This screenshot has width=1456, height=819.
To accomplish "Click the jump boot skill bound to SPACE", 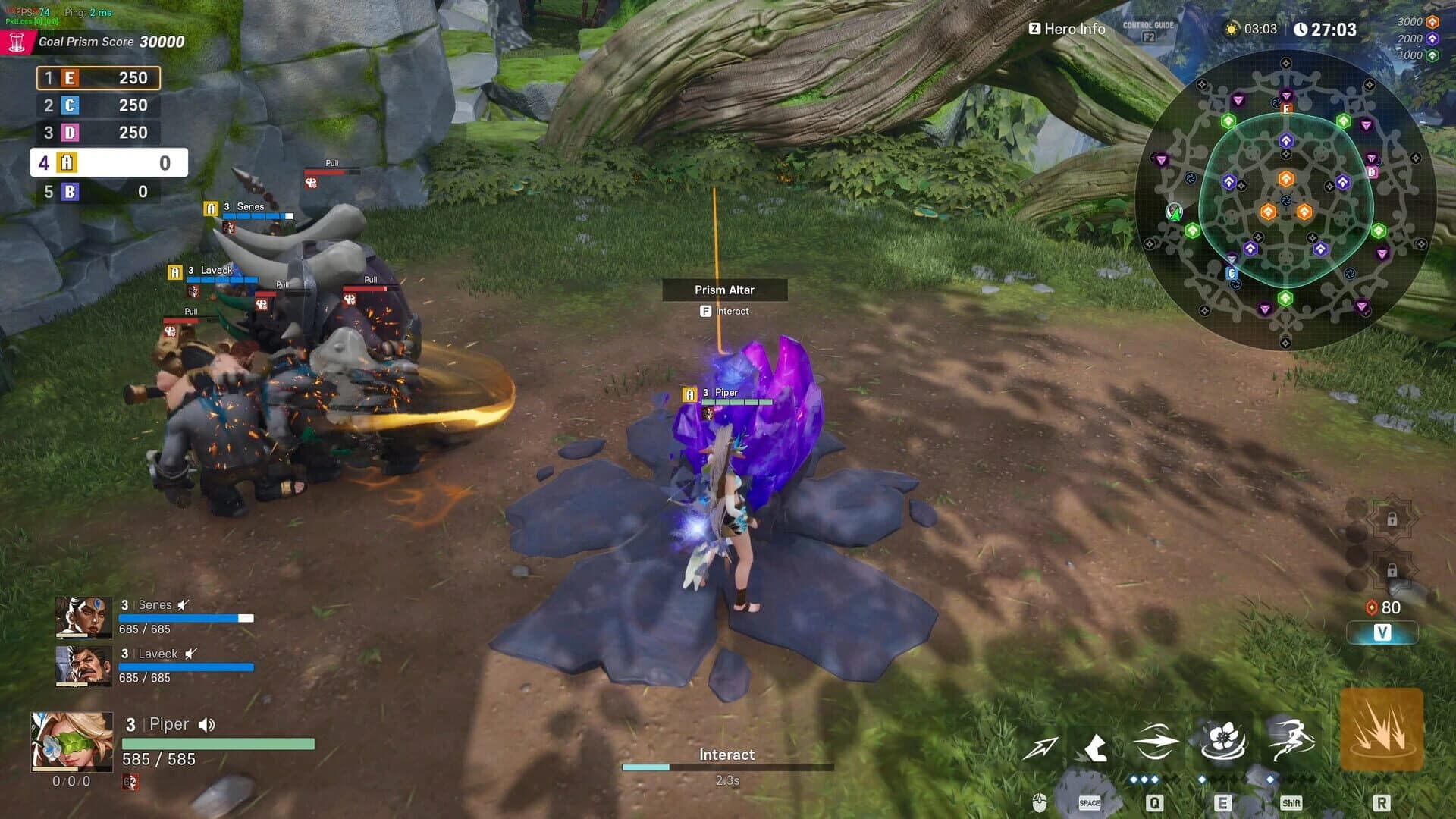I will click(x=1094, y=745).
